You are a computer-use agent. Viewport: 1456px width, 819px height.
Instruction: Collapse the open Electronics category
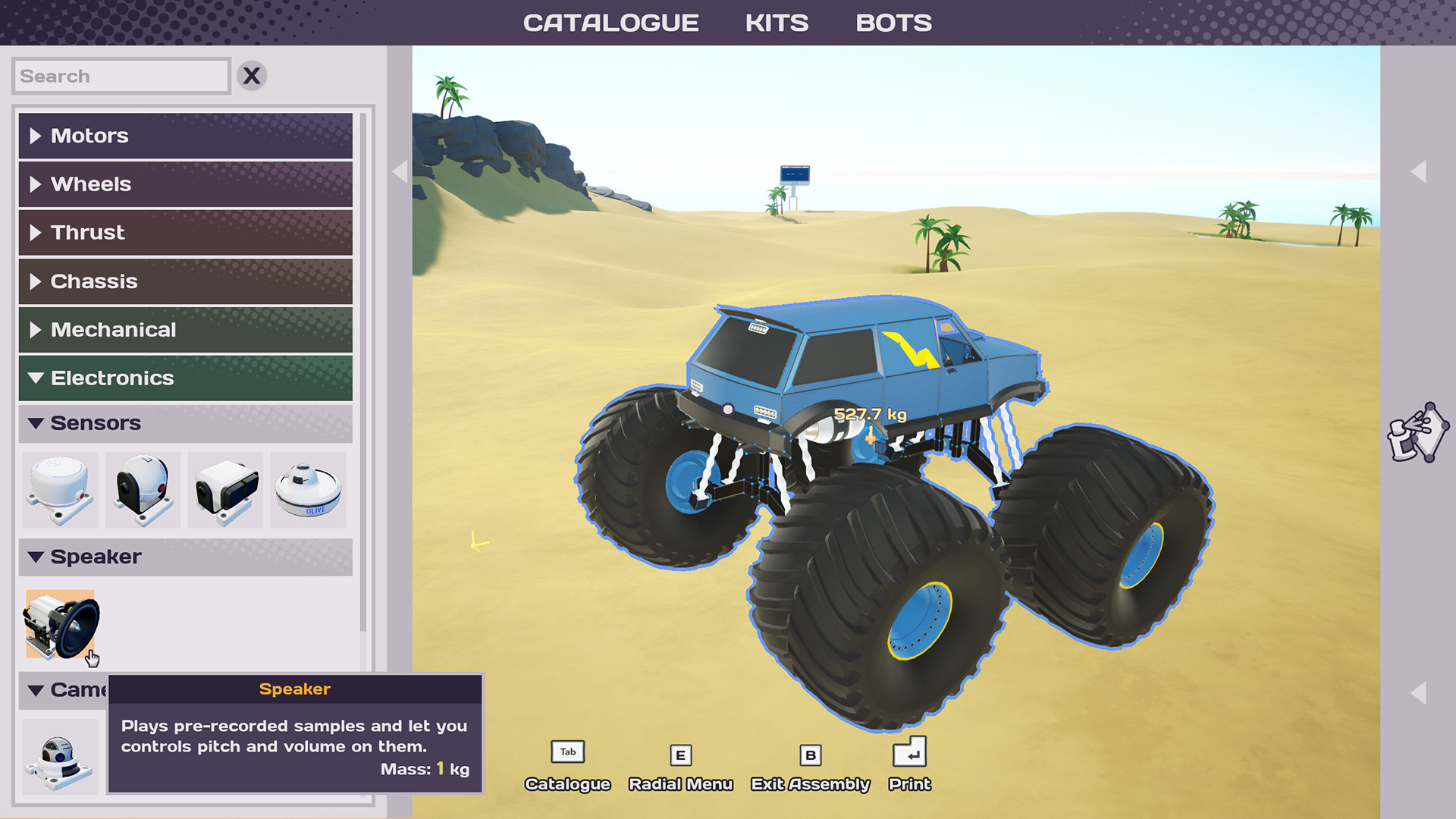tap(185, 378)
